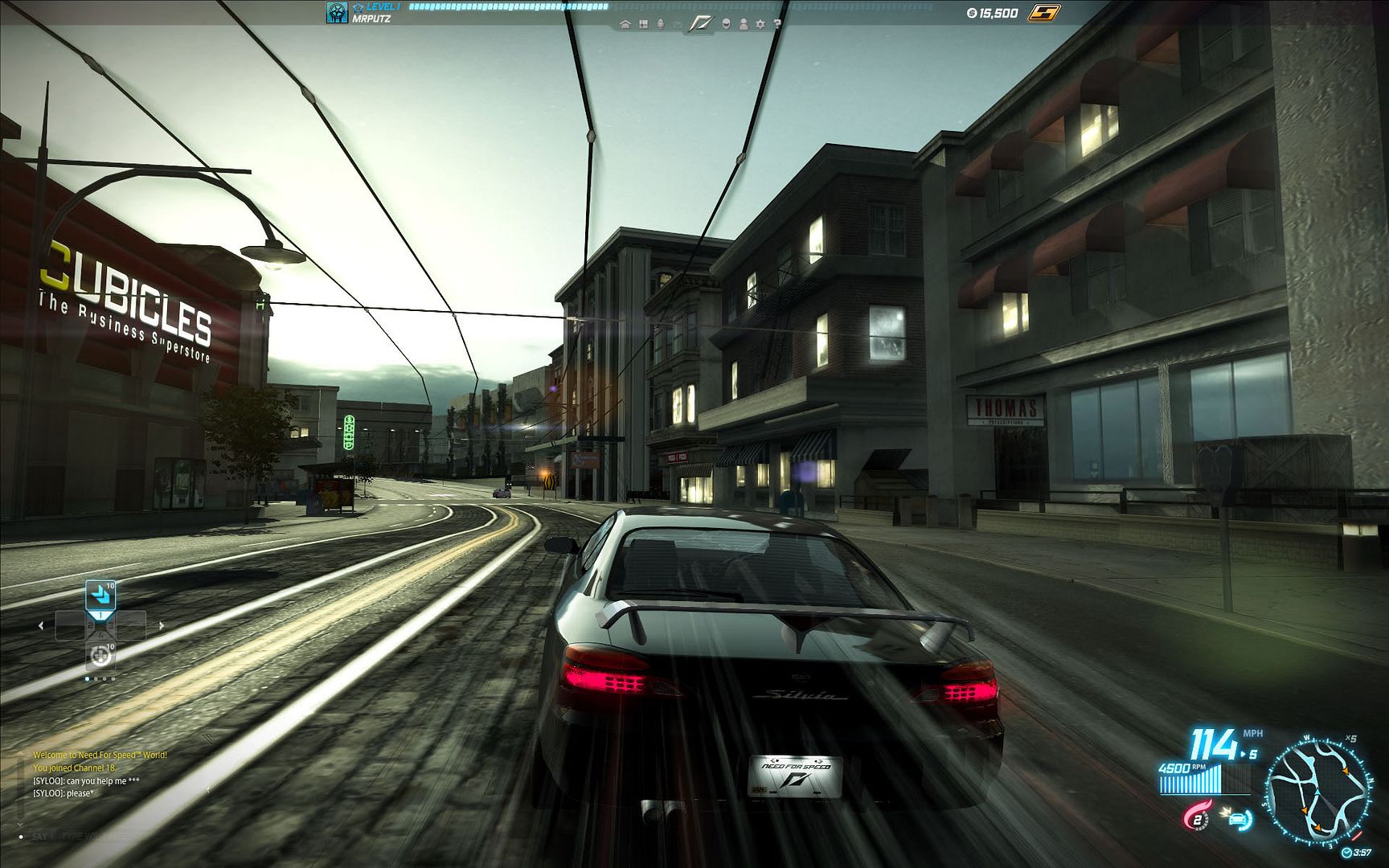Open the driver helmet menu icon
Viewport: 1389px width, 868px height.
point(727,24)
